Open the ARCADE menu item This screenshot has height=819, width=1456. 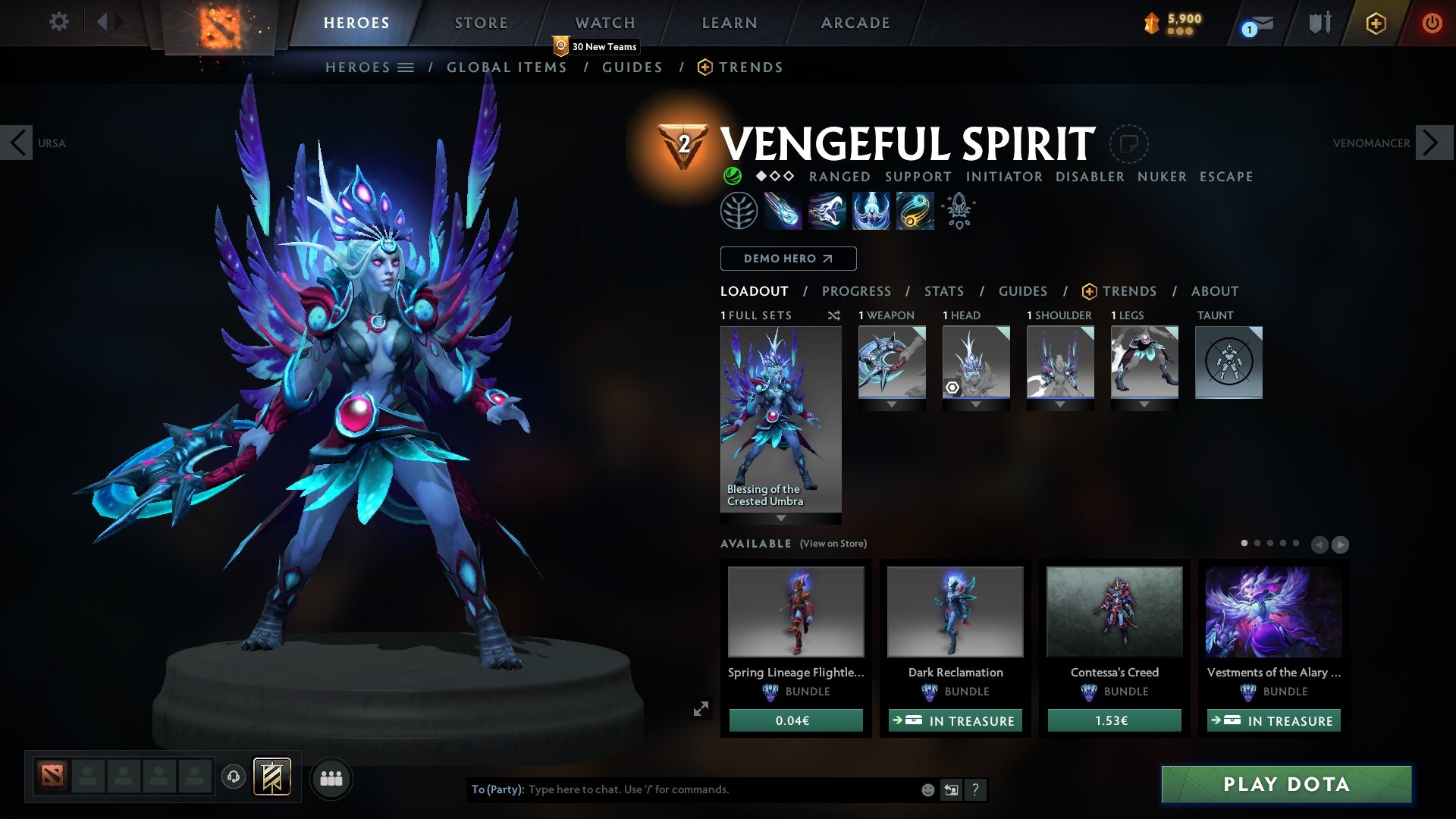coord(854,23)
